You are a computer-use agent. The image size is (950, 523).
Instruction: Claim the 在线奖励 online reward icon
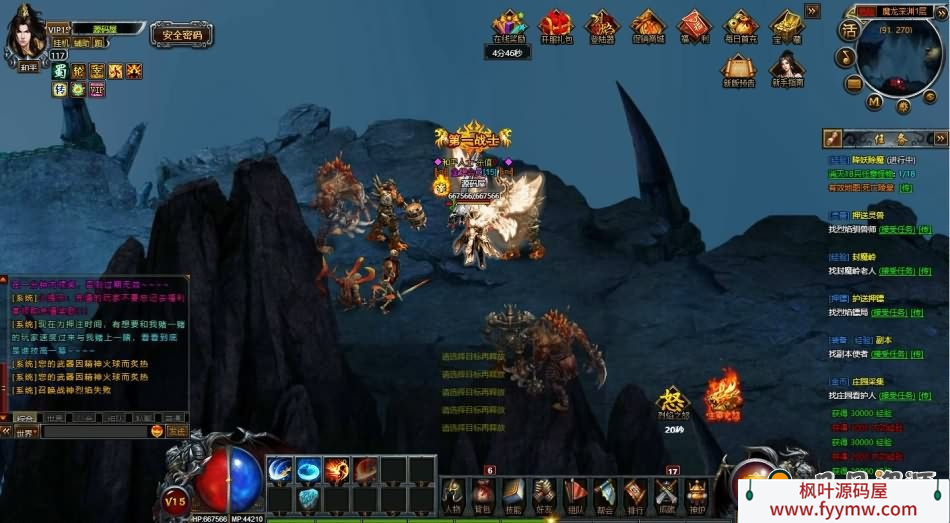509,24
